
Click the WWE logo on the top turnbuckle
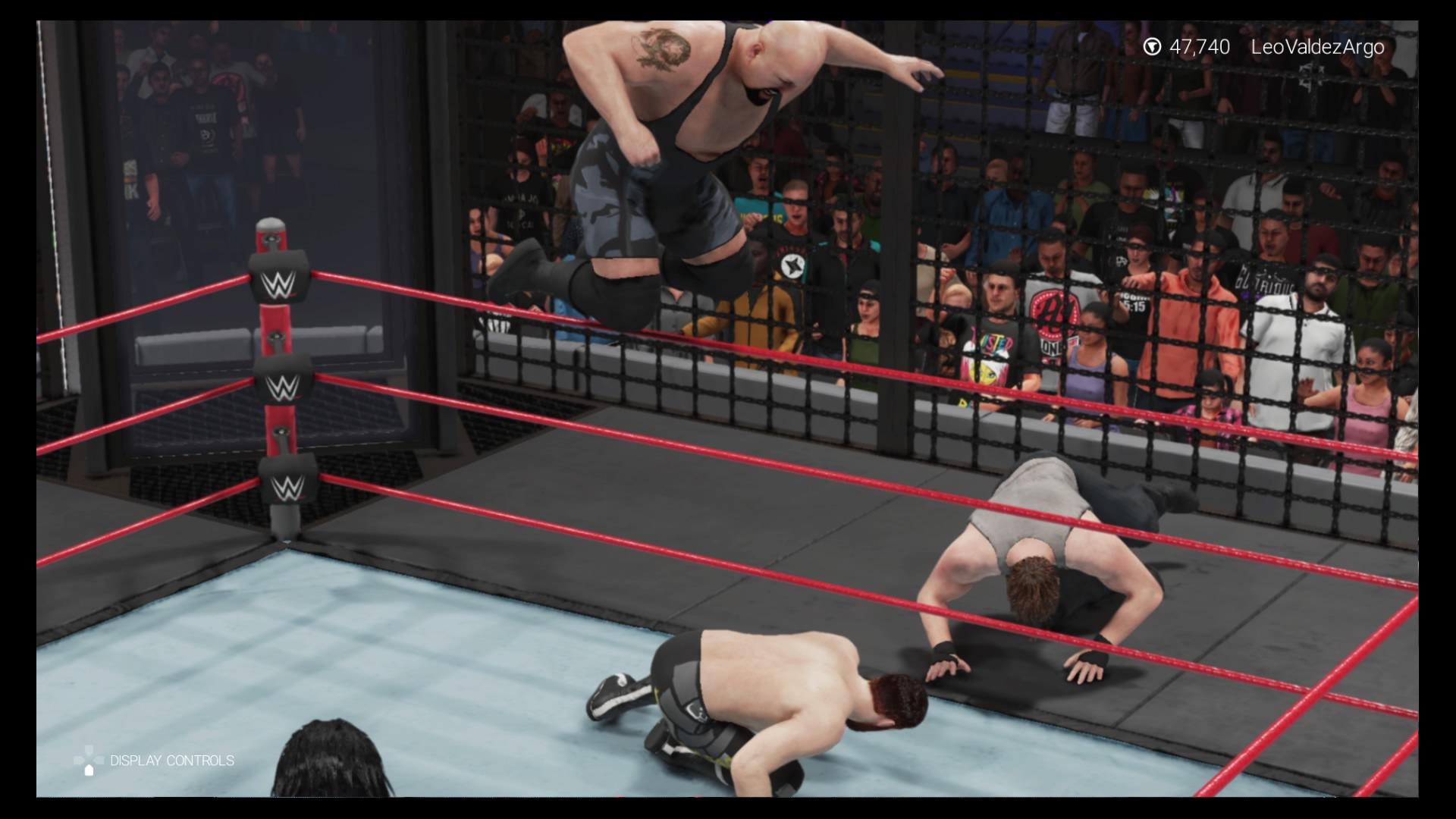coord(279,284)
